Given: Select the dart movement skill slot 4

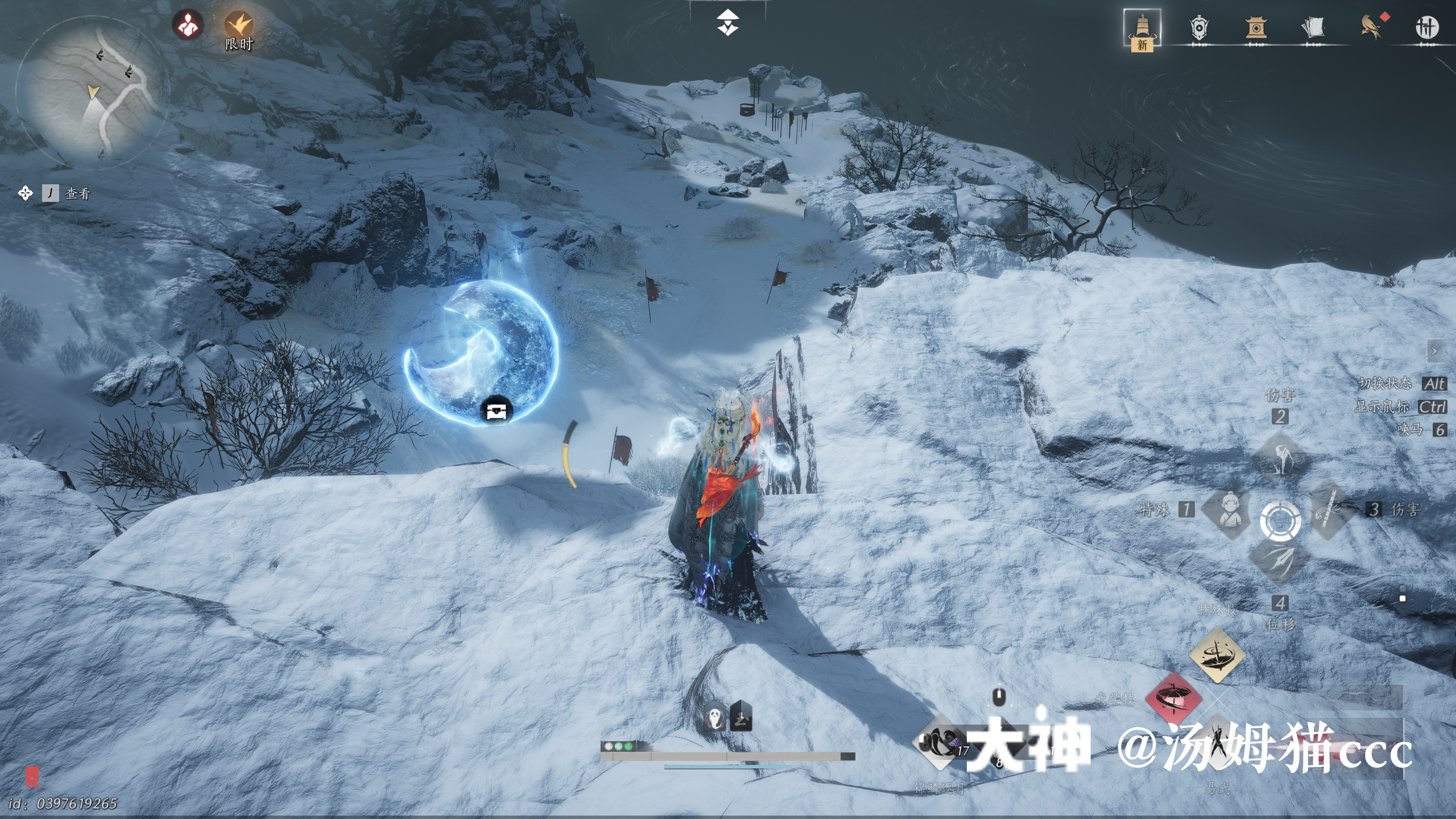Looking at the screenshot, I should click(1280, 560).
